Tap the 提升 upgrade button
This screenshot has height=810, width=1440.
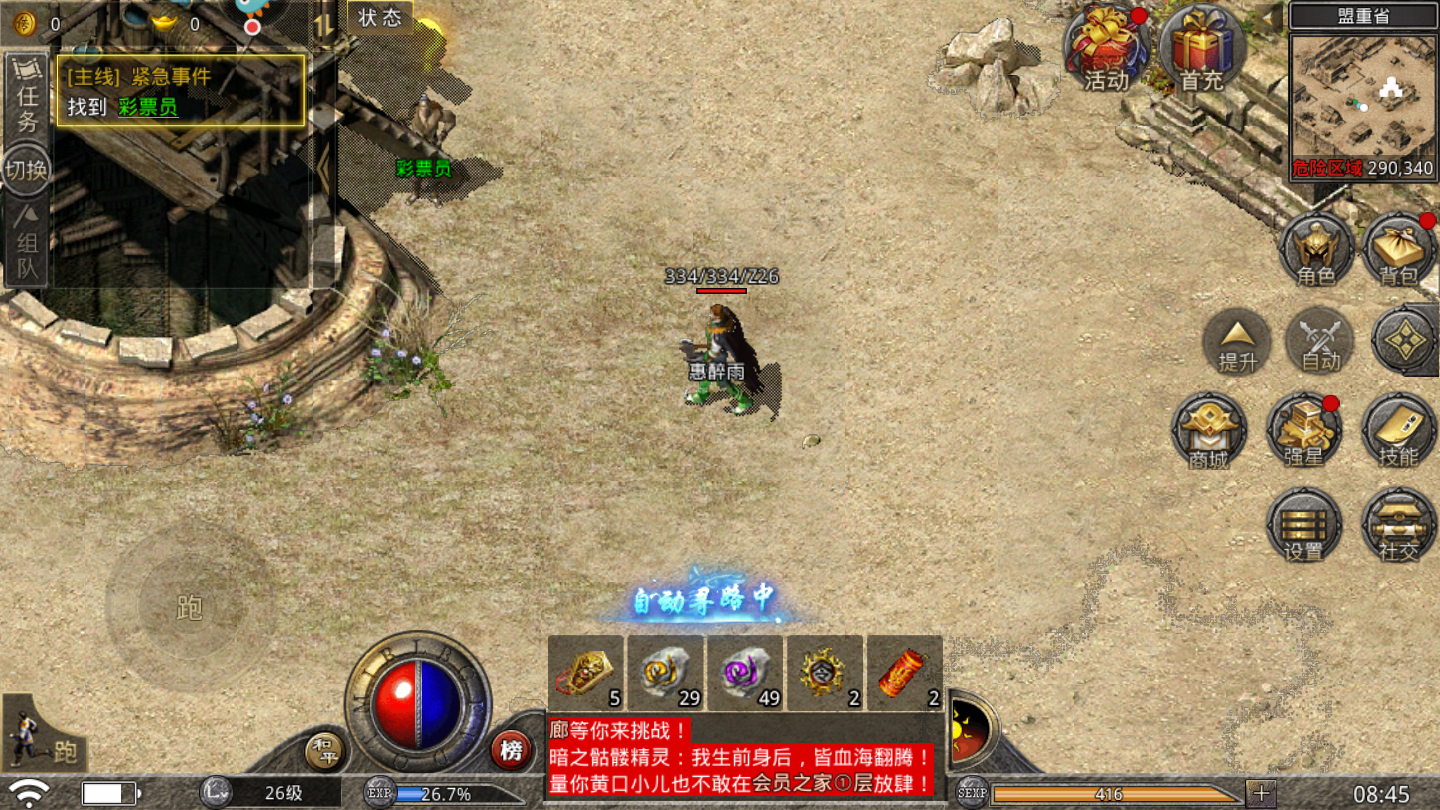pyautogui.click(x=1237, y=342)
